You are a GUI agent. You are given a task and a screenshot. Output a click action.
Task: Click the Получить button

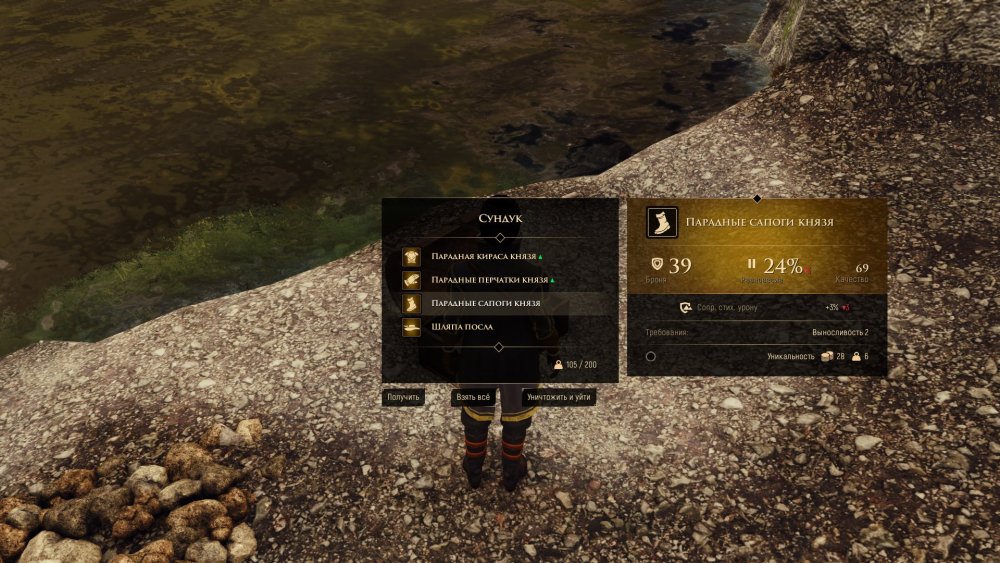[x=403, y=397]
